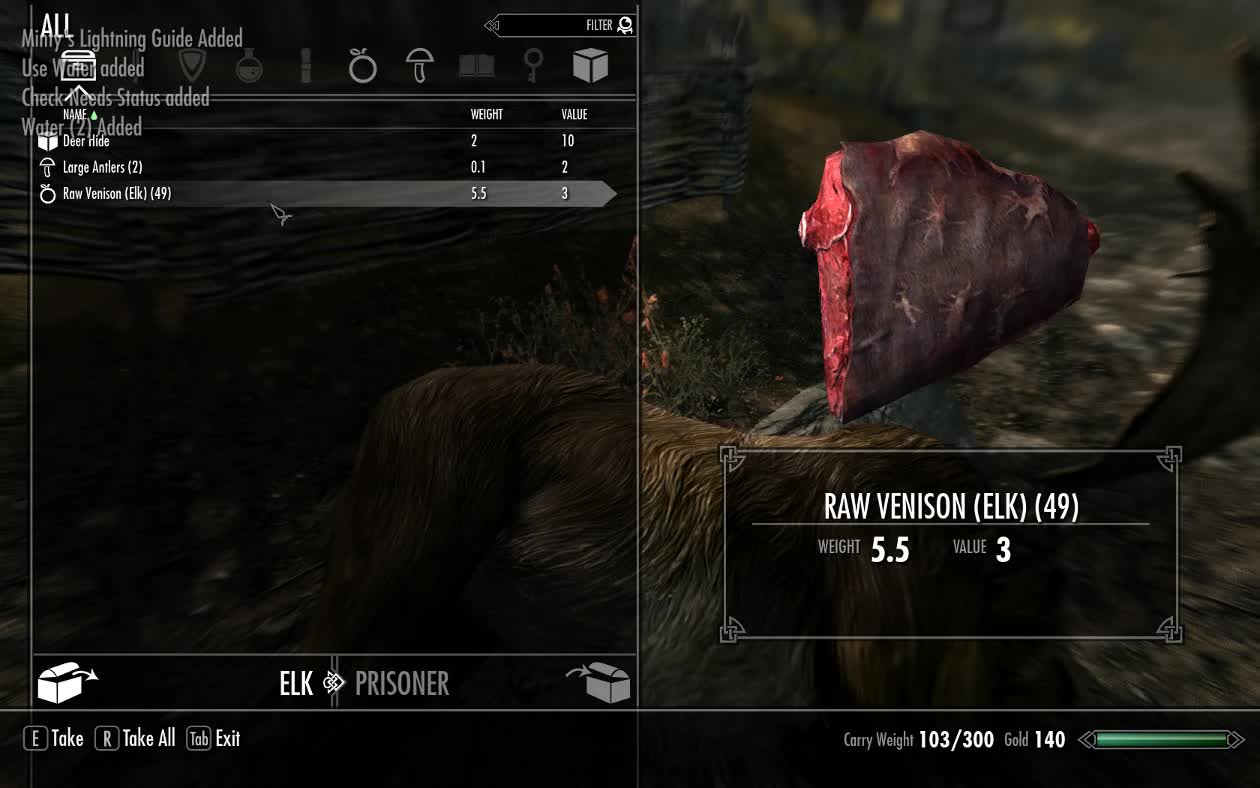Sort items by Value column header
The image size is (1260, 788).
click(574, 115)
